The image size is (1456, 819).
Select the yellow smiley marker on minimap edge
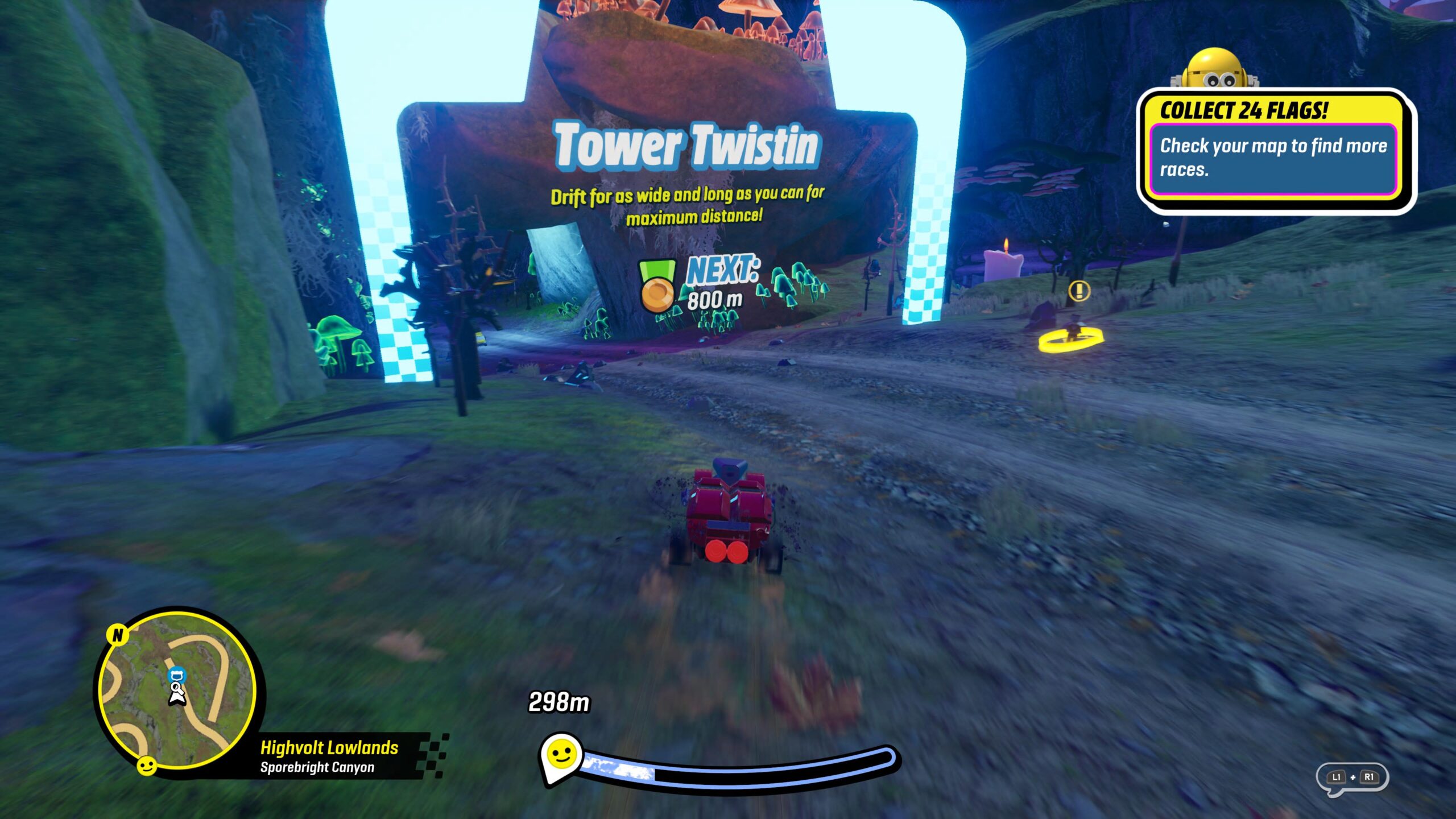click(147, 766)
